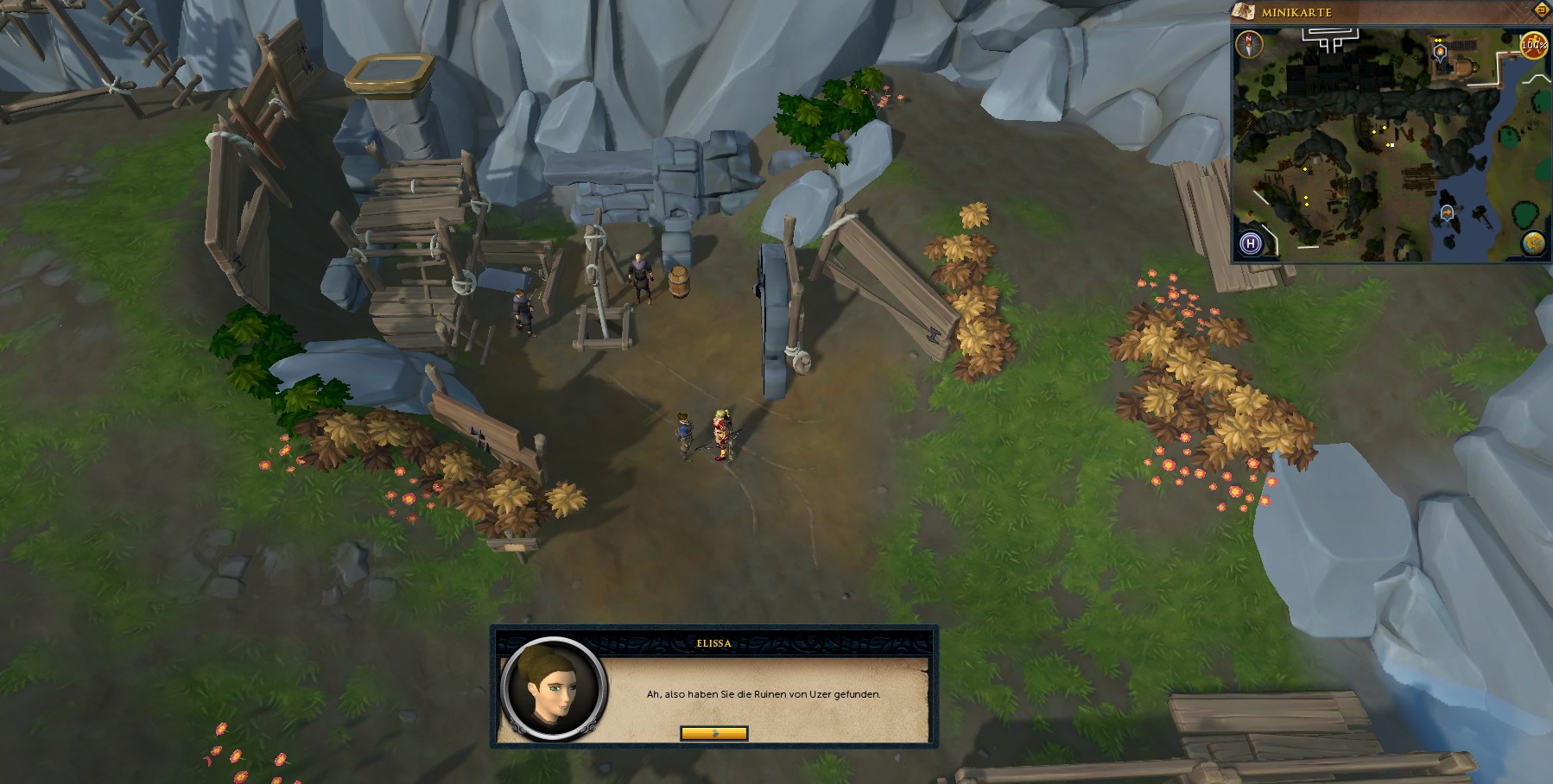Screen dimensions: 1553x784
Task: Activate the home teleport H button
Action: [x=1250, y=243]
